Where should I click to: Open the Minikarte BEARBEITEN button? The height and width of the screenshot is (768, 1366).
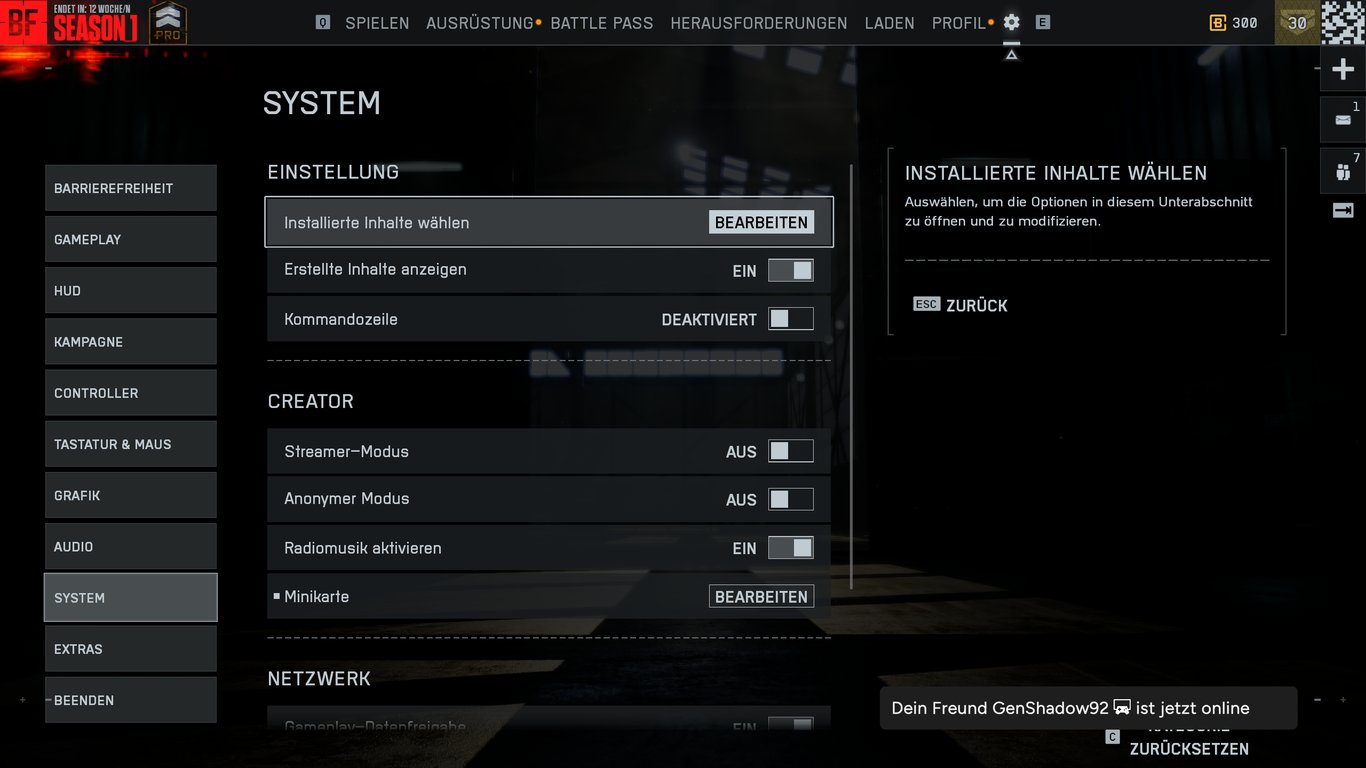pyautogui.click(x=761, y=595)
